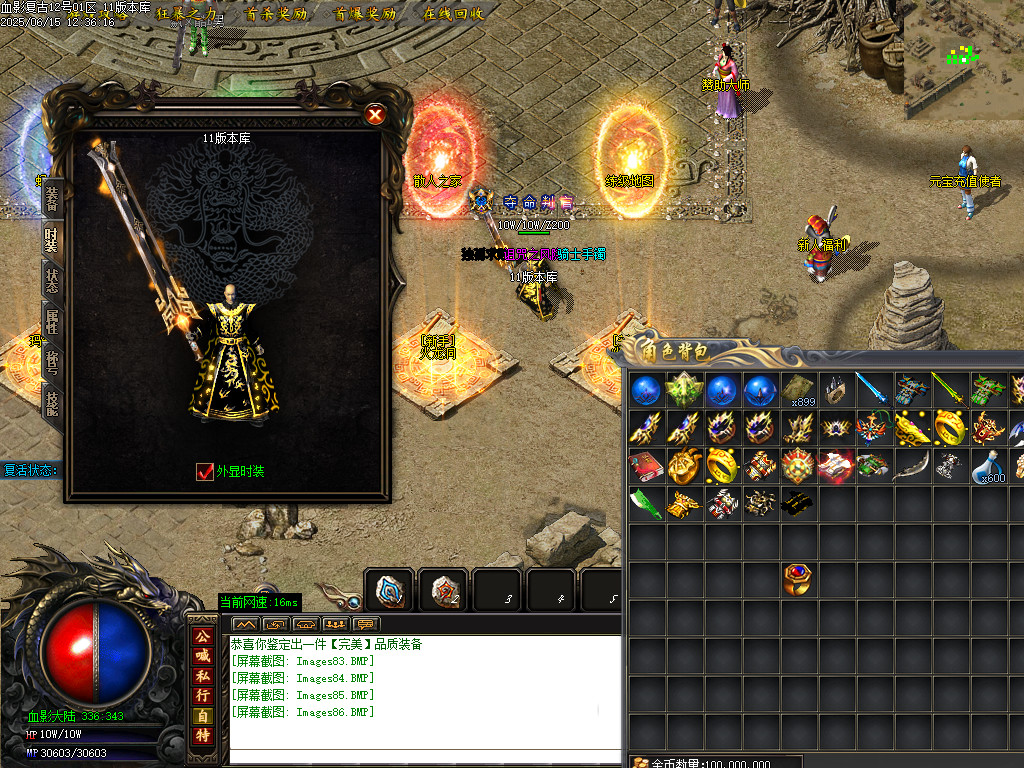Close the character equipment window
The width and height of the screenshot is (1024, 768).
point(375,115)
